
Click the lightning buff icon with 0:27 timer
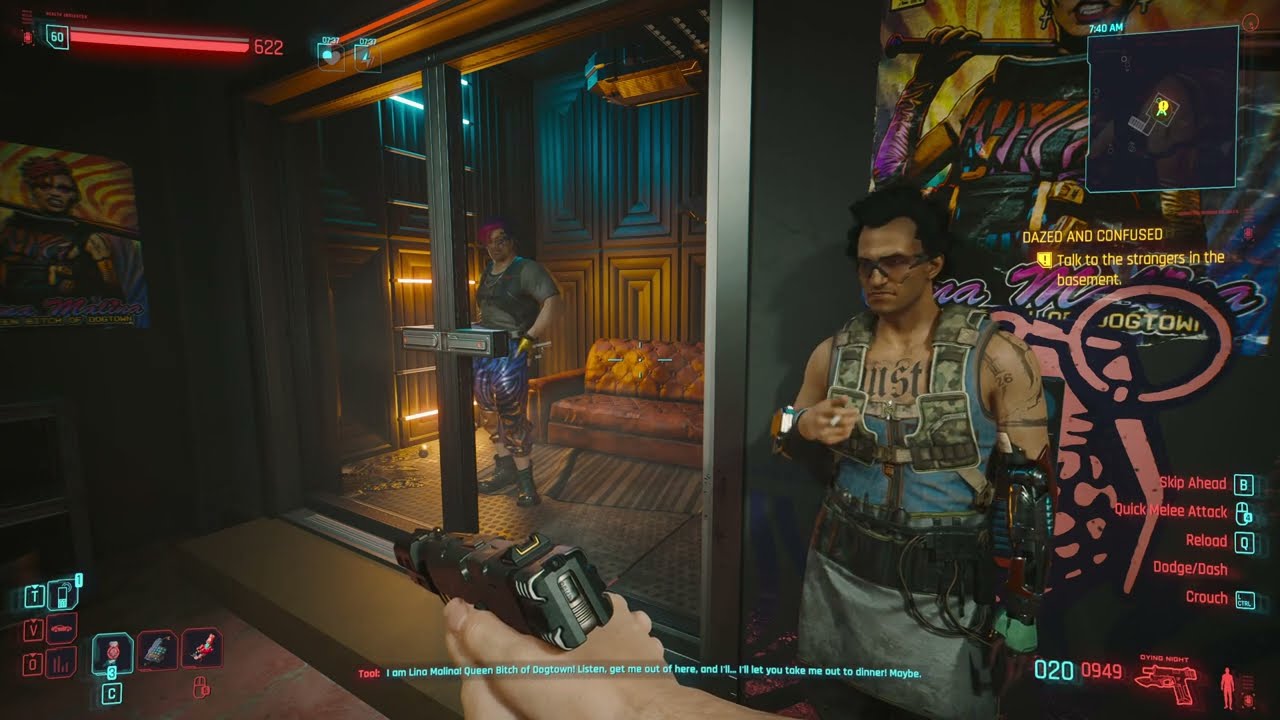point(368,57)
